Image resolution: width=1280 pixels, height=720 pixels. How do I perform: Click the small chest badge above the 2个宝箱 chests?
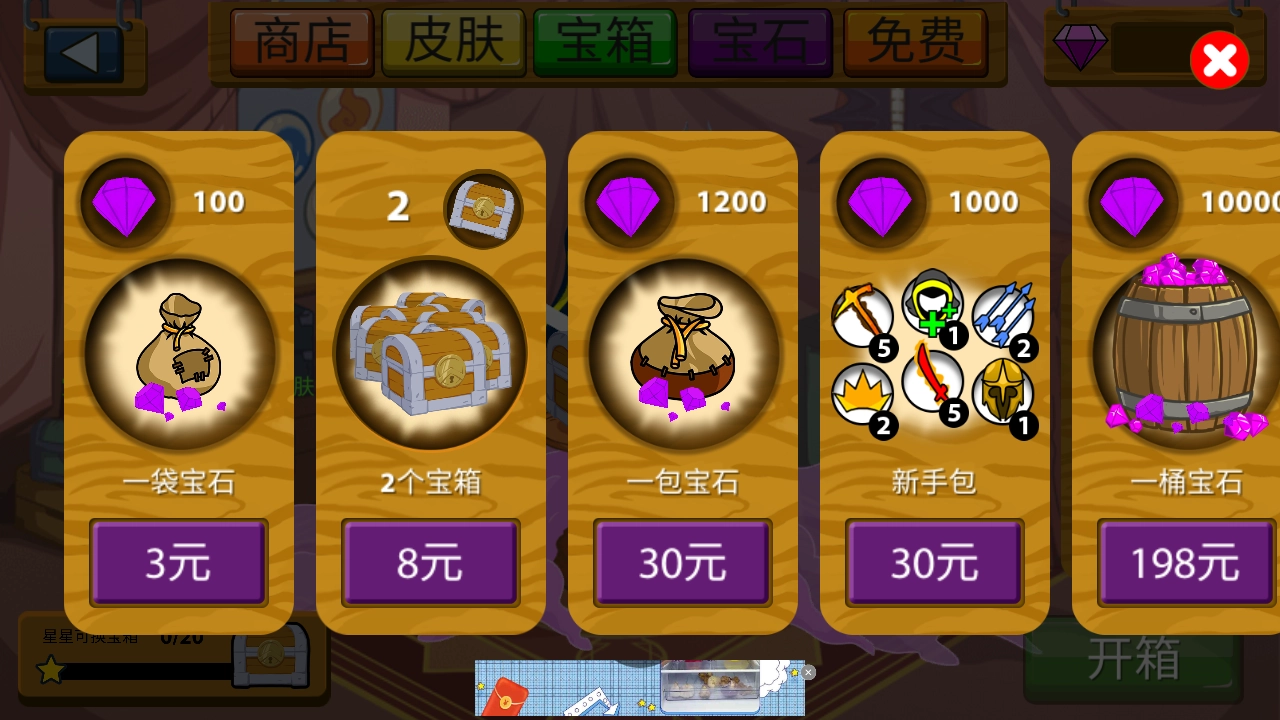click(484, 209)
